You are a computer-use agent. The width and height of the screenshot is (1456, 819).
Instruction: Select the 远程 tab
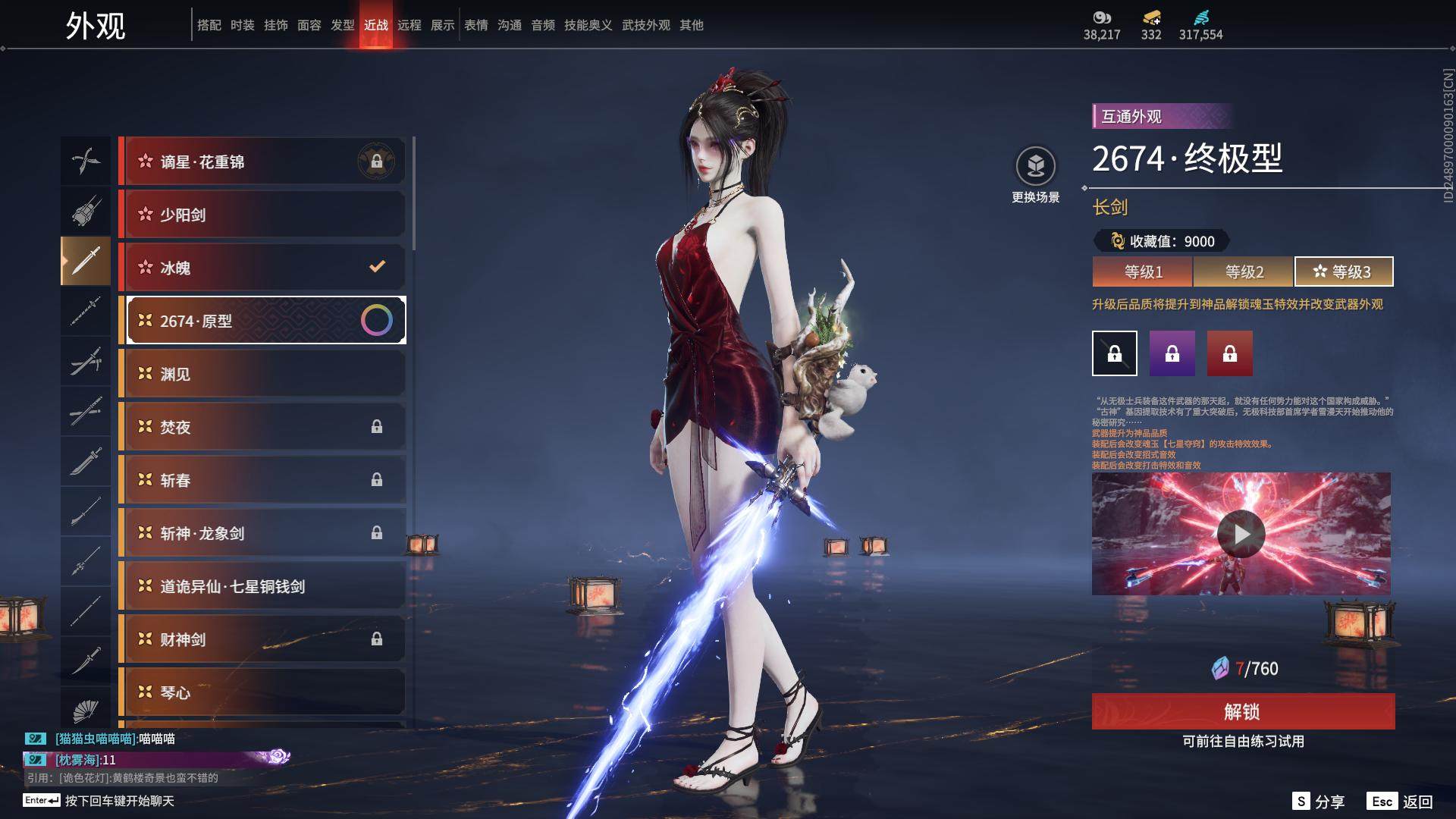tap(409, 25)
